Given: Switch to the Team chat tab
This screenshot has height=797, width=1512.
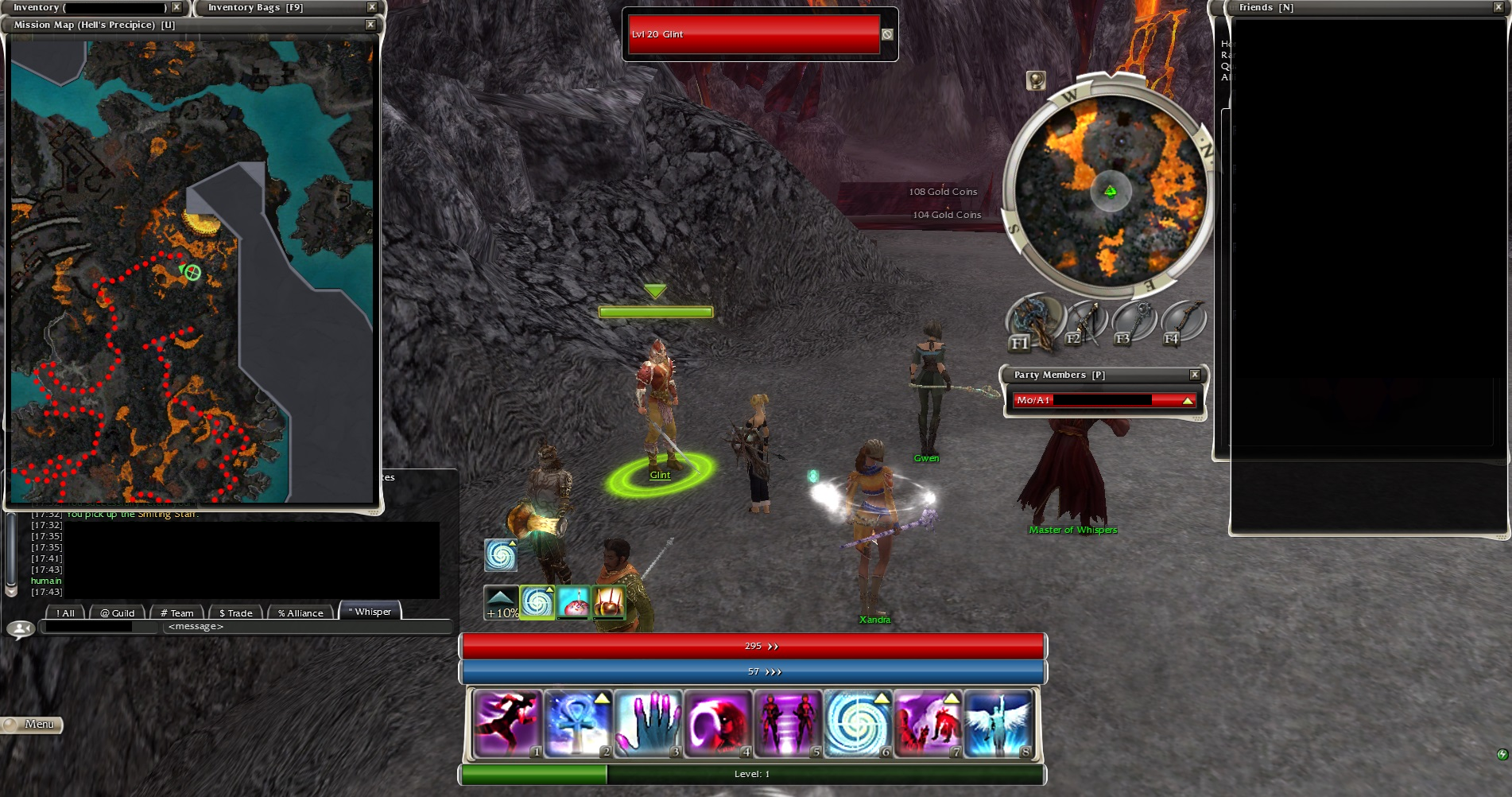Looking at the screenshot, I should click(177, 612).
